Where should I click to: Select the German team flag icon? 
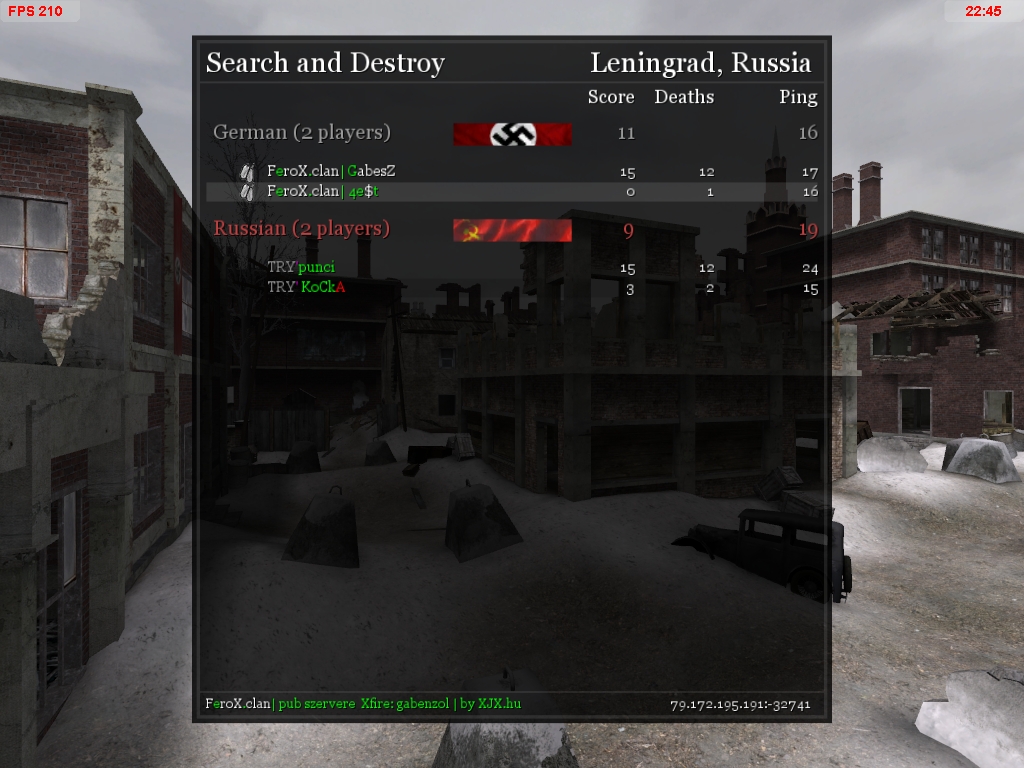point(512,134)
